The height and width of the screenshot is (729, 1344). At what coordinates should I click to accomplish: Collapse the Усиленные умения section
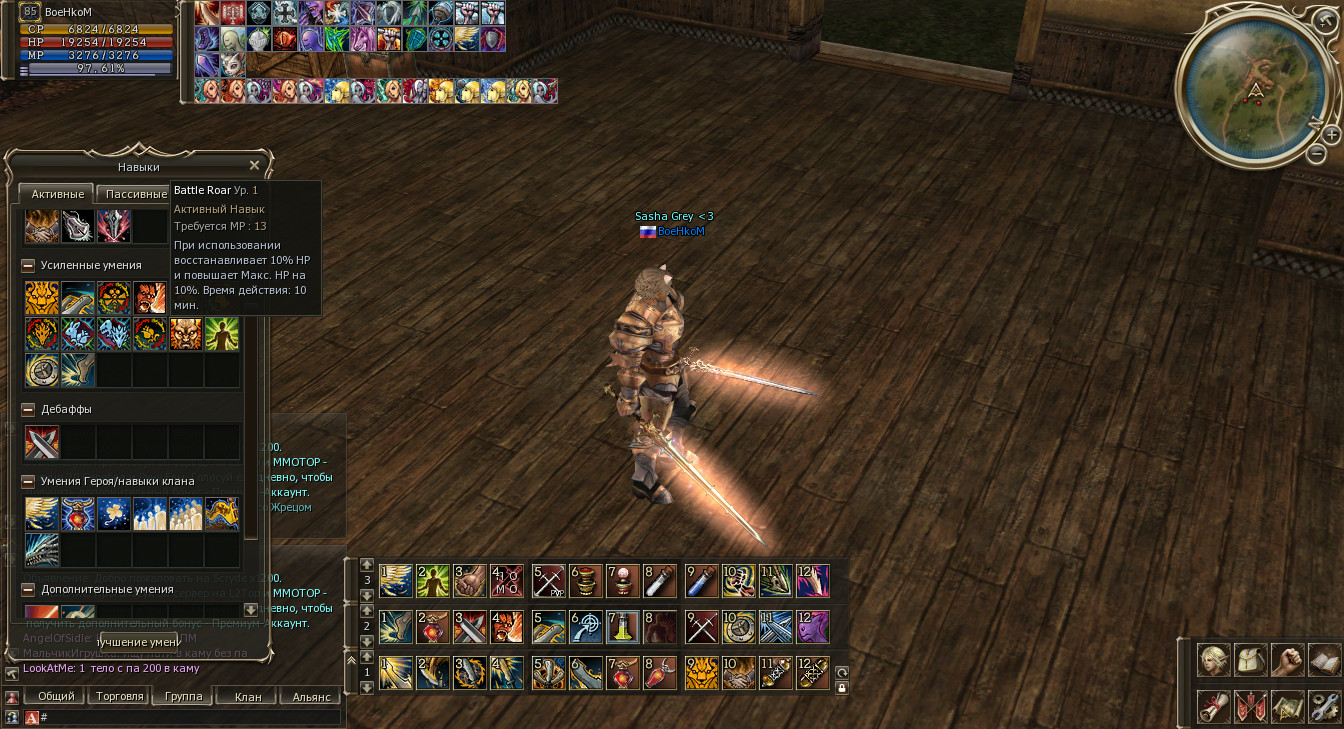29,266
